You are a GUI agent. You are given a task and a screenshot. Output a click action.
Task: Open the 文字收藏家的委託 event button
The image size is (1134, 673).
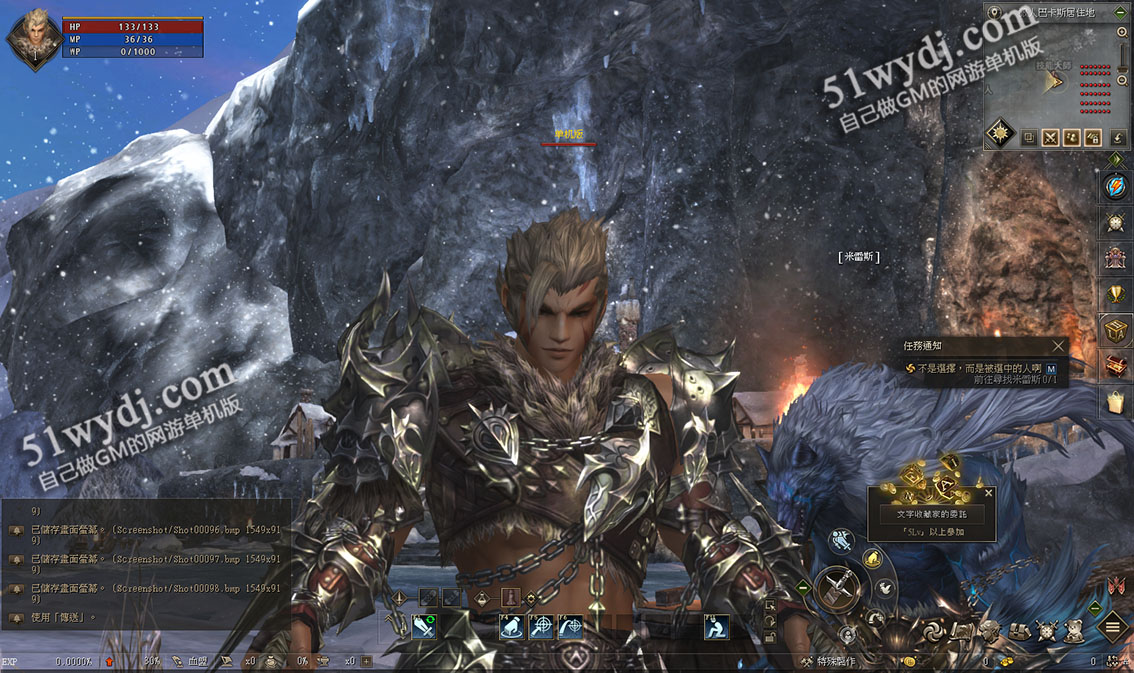coord(931,513)
